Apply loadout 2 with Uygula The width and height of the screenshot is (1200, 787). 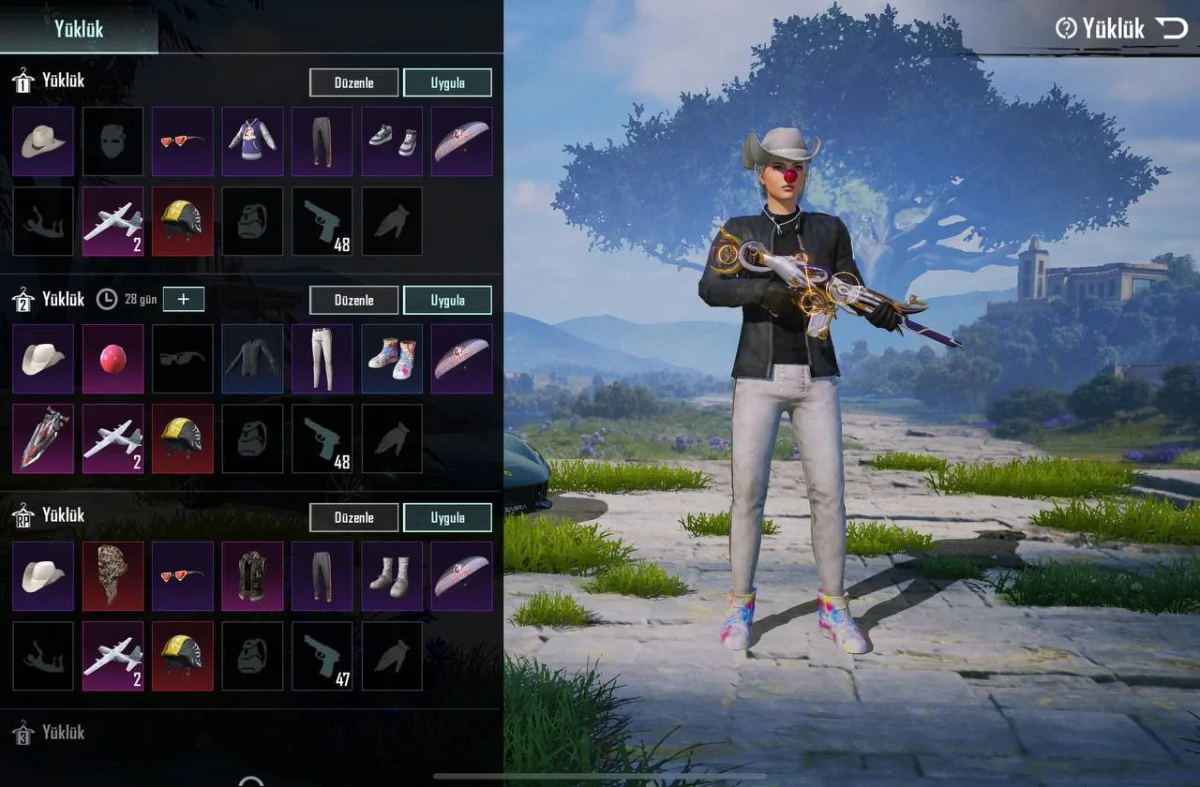(447, 300)
